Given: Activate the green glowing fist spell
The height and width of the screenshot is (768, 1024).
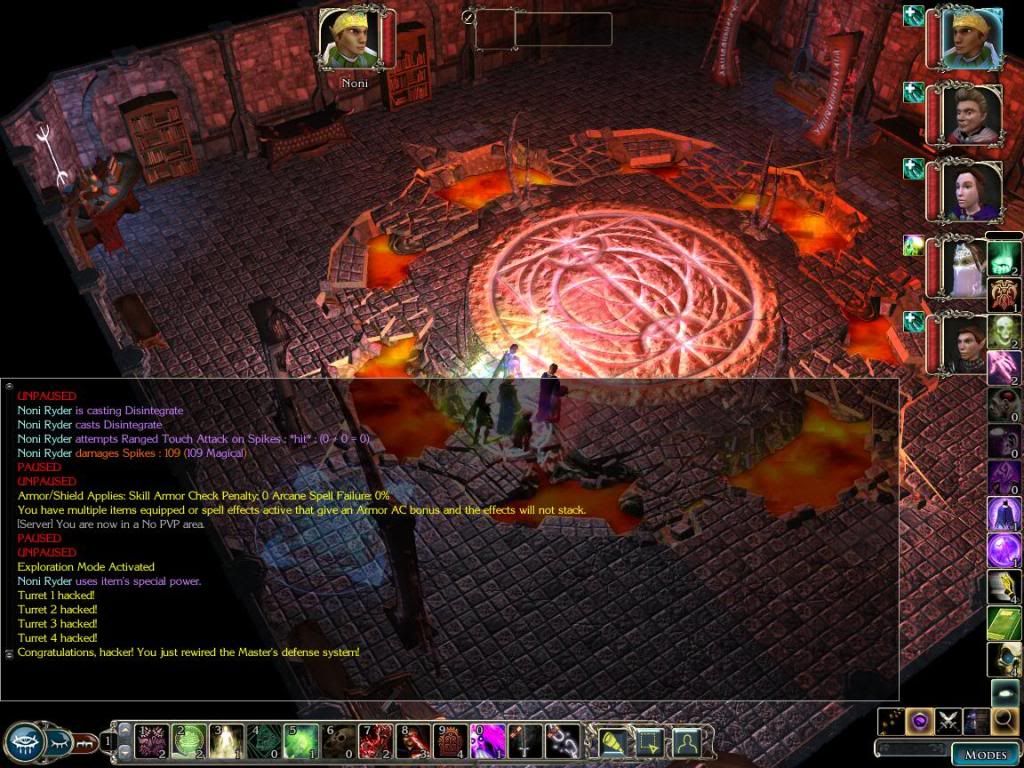Looking at the screenshot, I should pos(1003,259).
